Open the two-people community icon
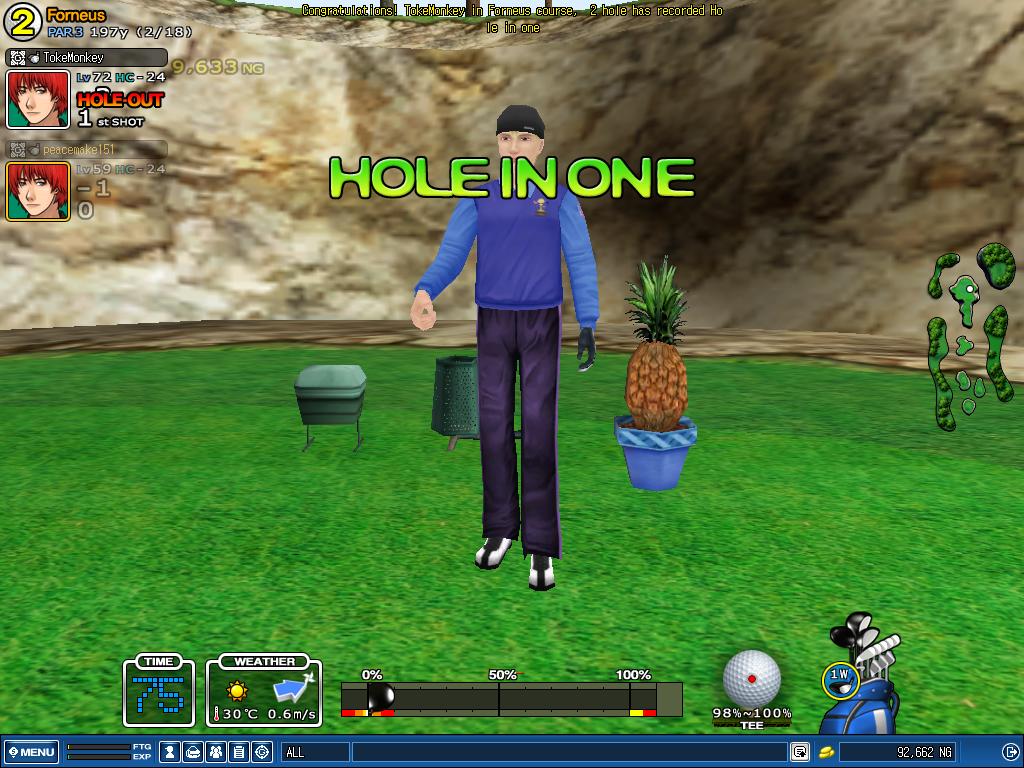 click(216, 752)
